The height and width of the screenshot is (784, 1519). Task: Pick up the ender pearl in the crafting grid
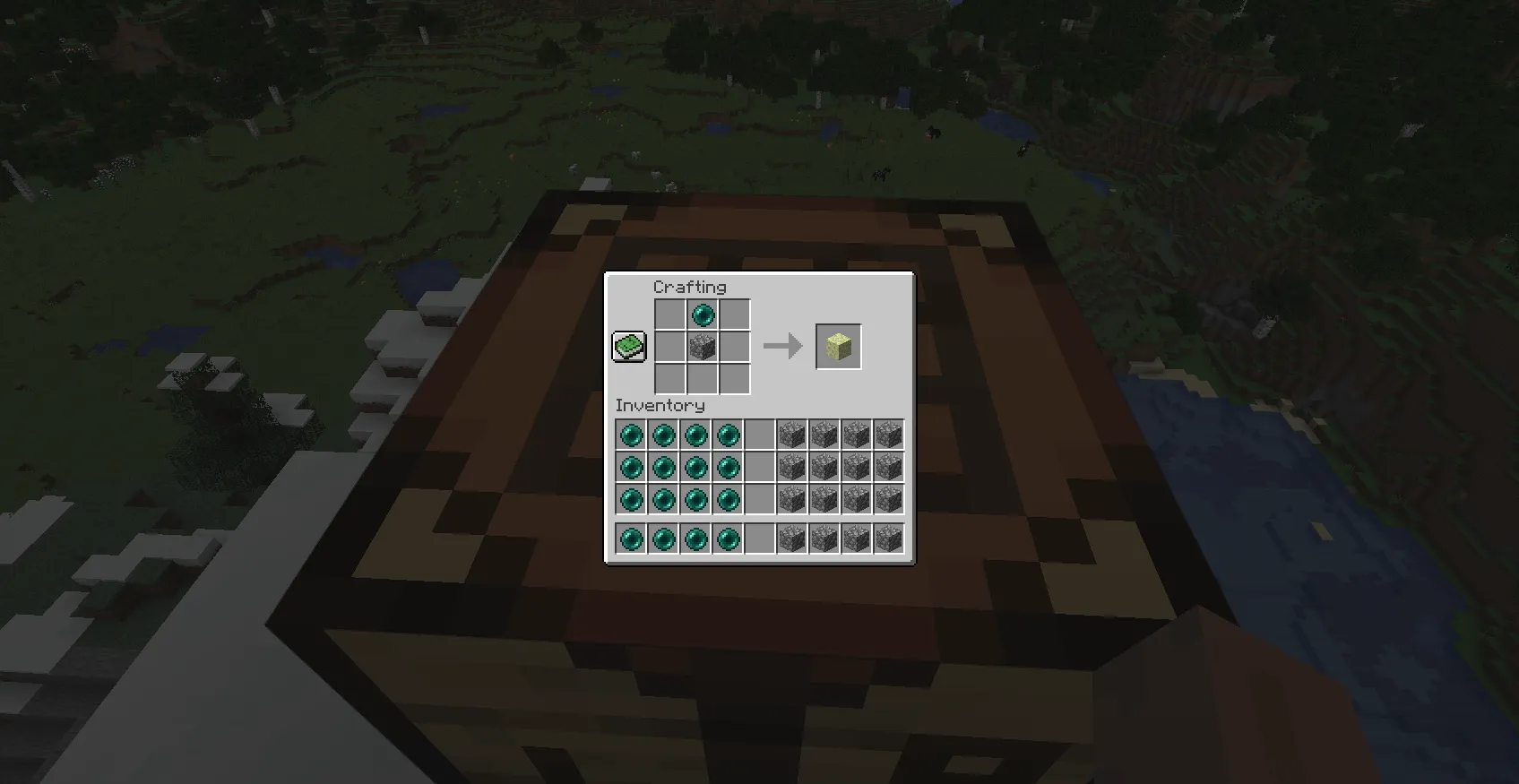[x=703, y=314]
